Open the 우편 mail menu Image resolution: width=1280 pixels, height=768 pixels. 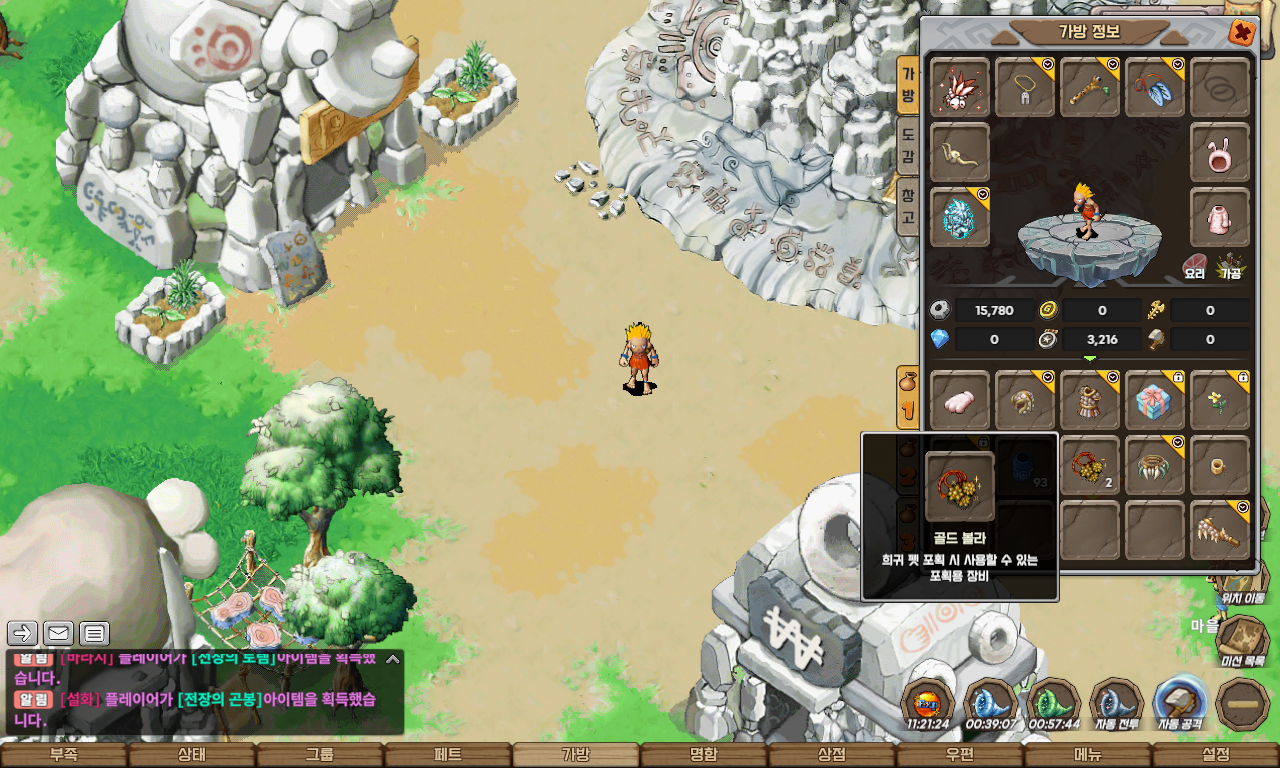tap(960, 755)
